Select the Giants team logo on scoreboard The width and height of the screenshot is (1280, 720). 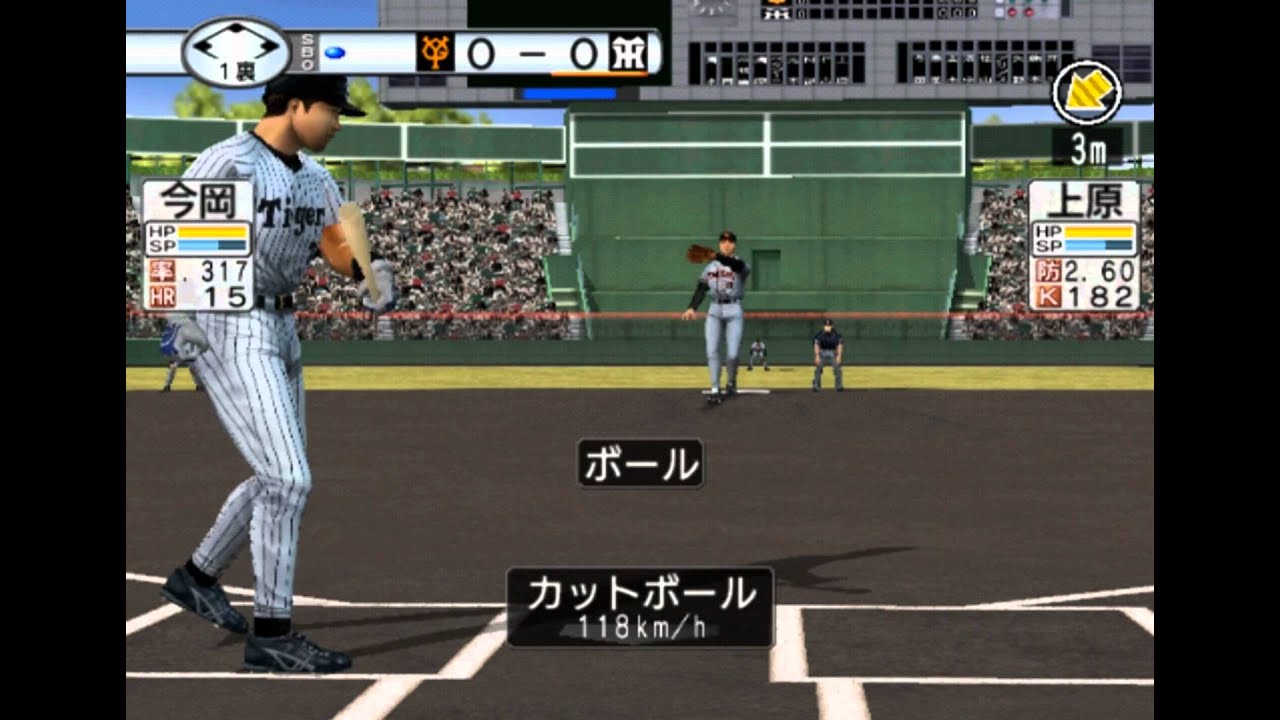pos(435,53)
